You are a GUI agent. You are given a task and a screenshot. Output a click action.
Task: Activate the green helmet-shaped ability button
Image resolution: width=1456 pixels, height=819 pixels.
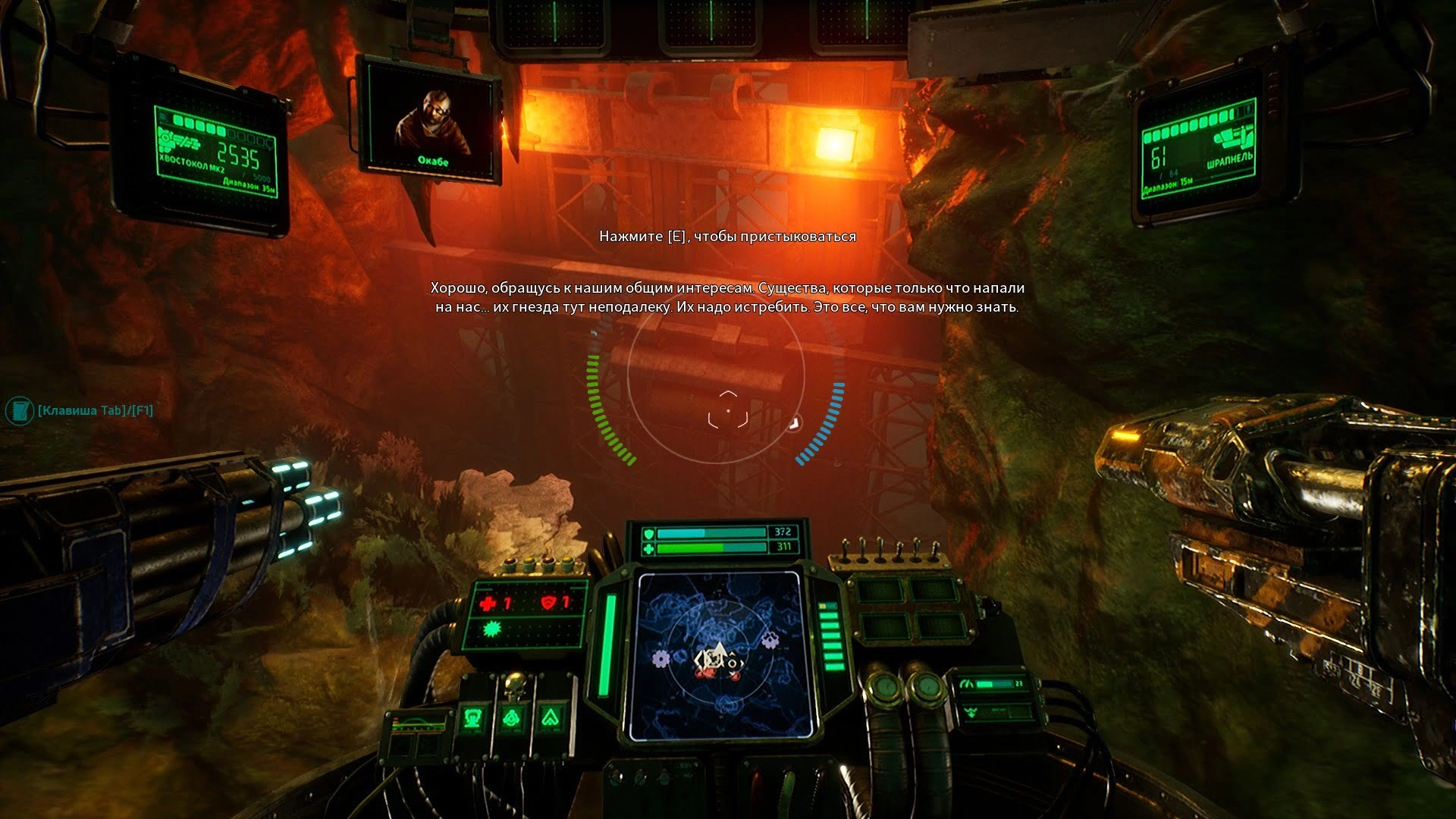(474, 717)
